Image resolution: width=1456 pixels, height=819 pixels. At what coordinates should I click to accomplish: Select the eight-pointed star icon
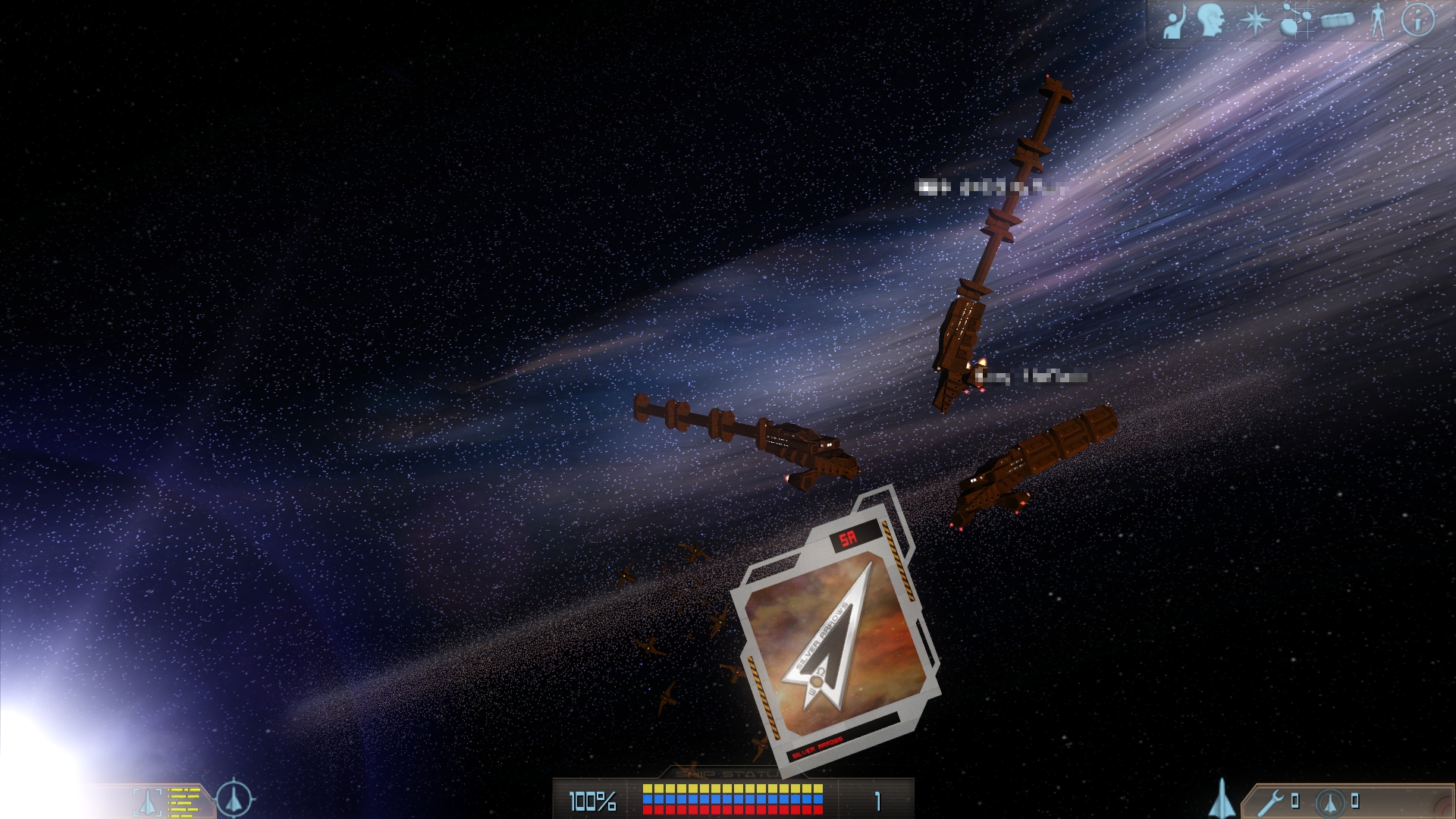pos(1254,20)
